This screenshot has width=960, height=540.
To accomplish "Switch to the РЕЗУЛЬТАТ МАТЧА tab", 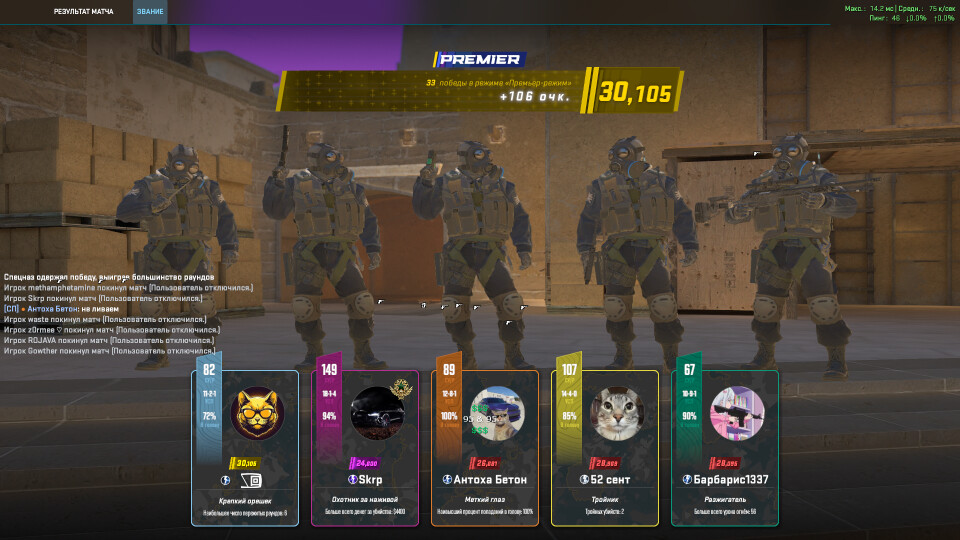I will coord(83,12).
